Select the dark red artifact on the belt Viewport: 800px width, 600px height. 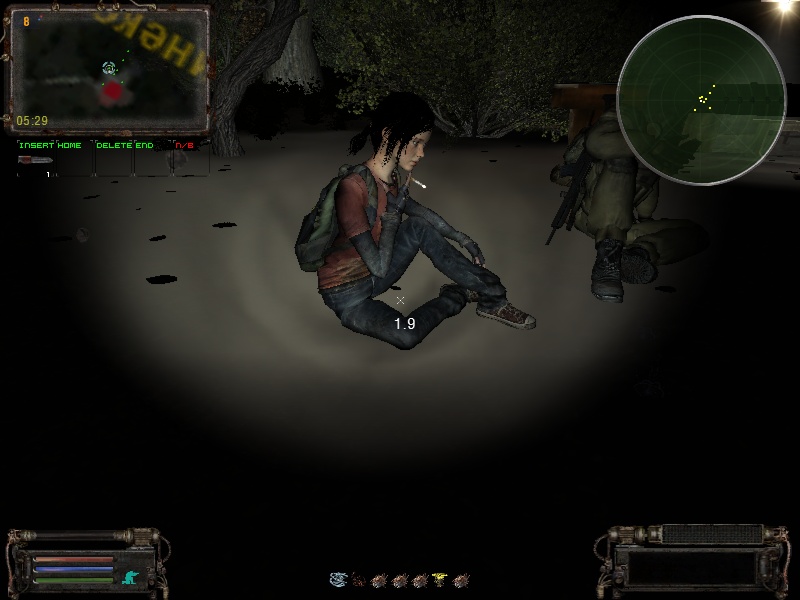point(359,579)
